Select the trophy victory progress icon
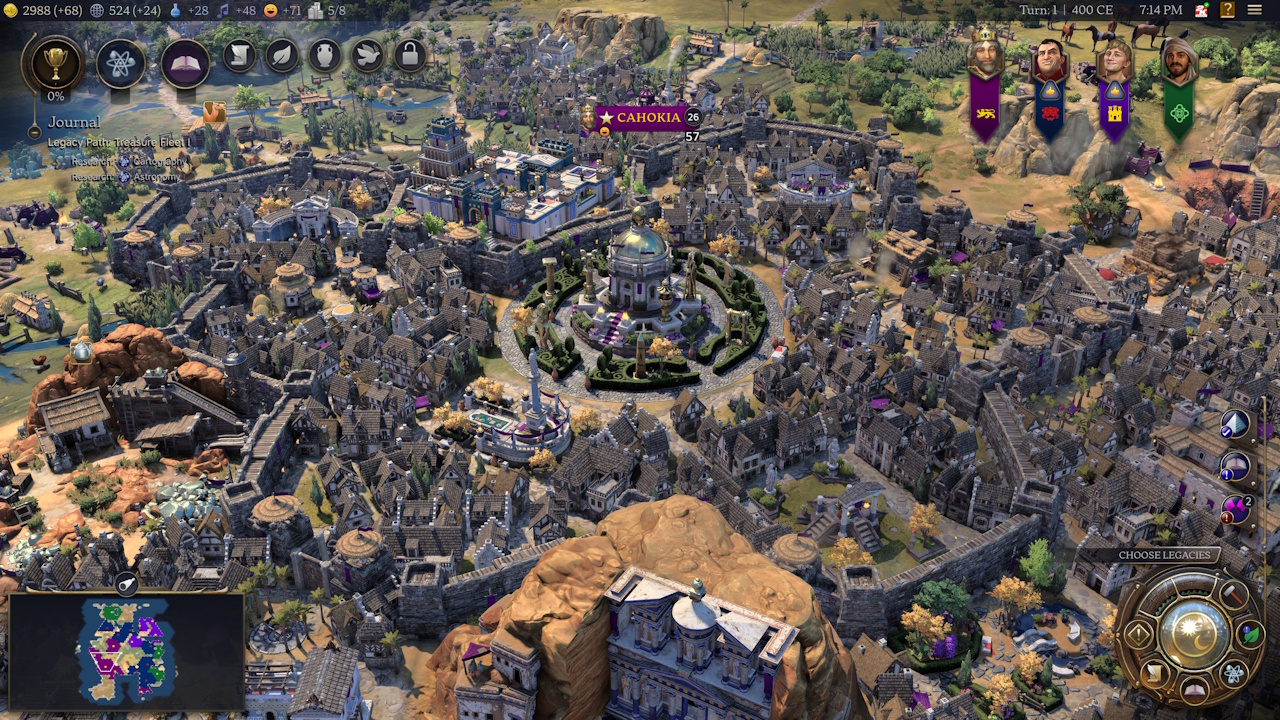This screenshot has height=720, width=1280. [57, 63]
